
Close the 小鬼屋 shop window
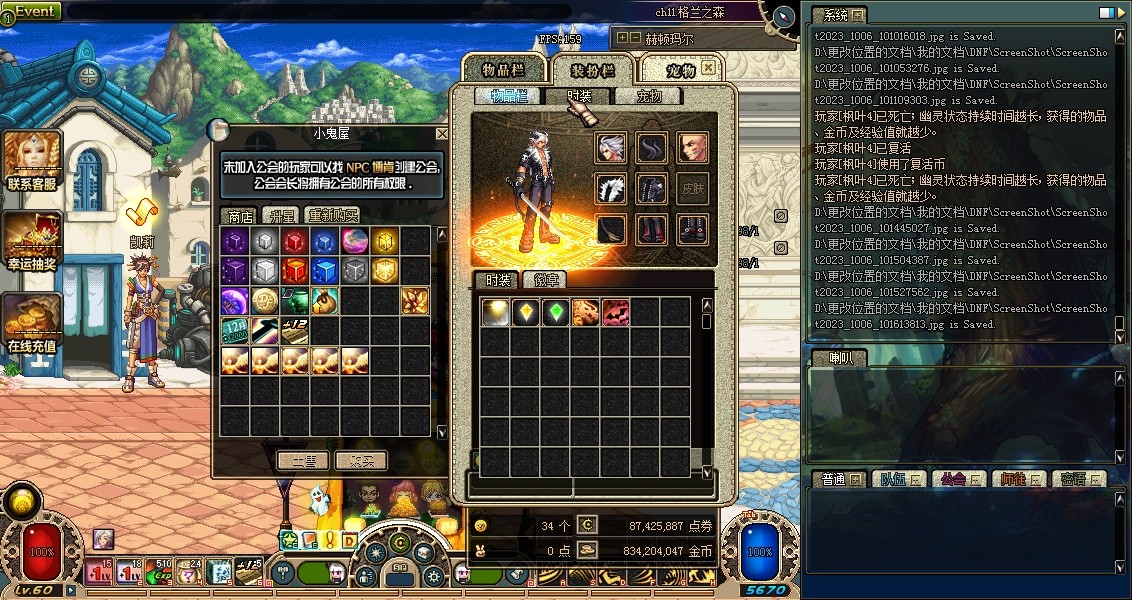pyautogui.click(x=442, y=133)
